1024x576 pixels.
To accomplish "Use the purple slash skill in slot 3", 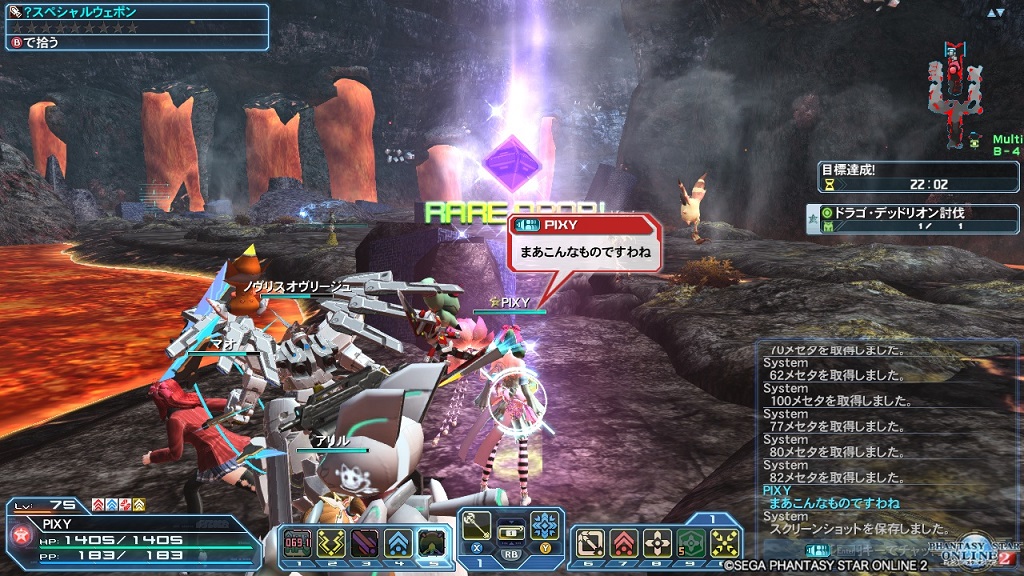I will (x=363, y=542).
